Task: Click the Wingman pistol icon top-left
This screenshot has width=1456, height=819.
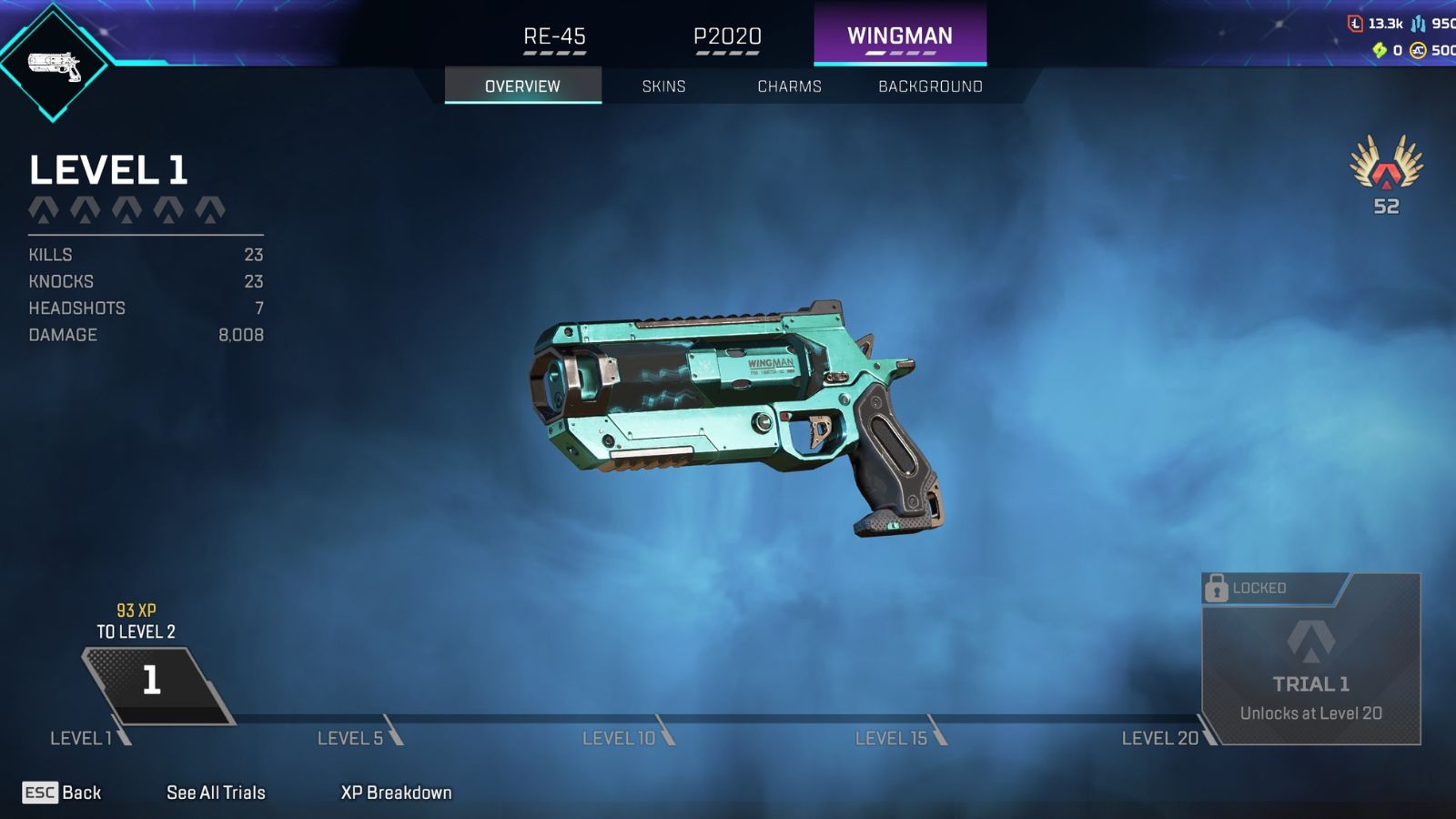Action: tap(56, 66)
